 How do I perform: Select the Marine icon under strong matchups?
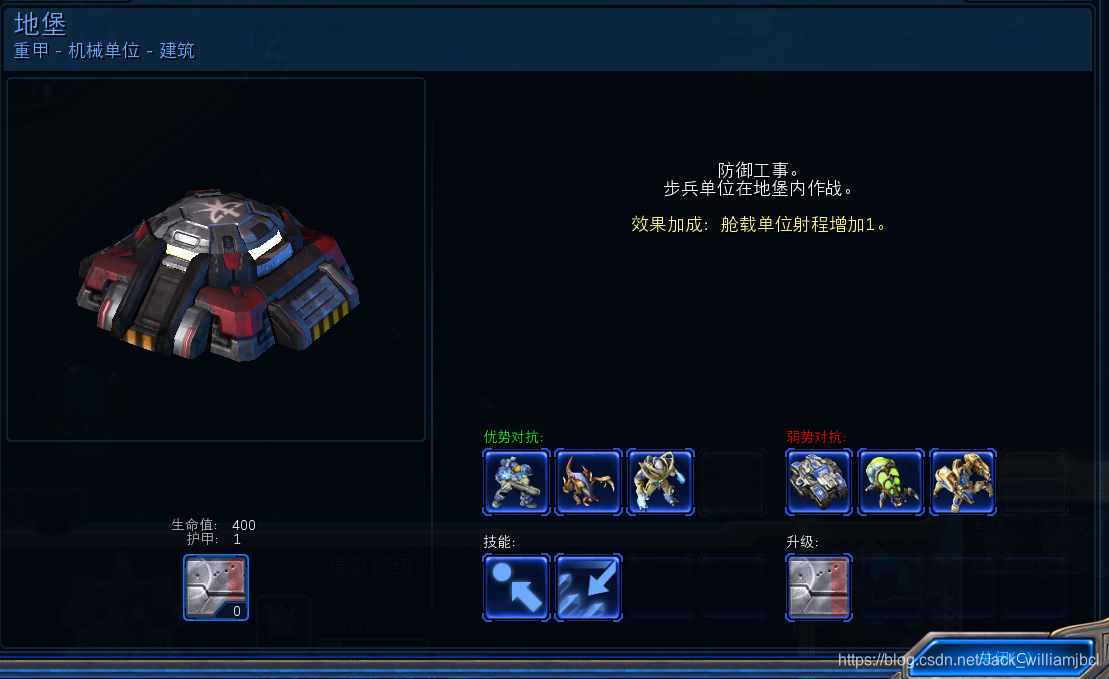click(x=516, y=481)
